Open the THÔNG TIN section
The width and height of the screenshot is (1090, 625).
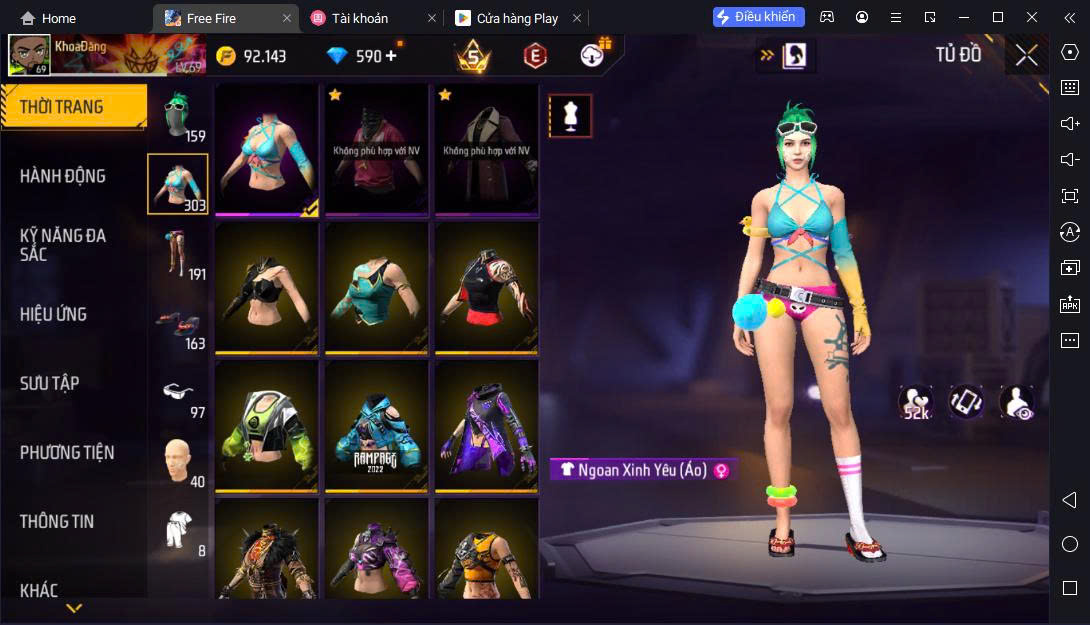57,521
